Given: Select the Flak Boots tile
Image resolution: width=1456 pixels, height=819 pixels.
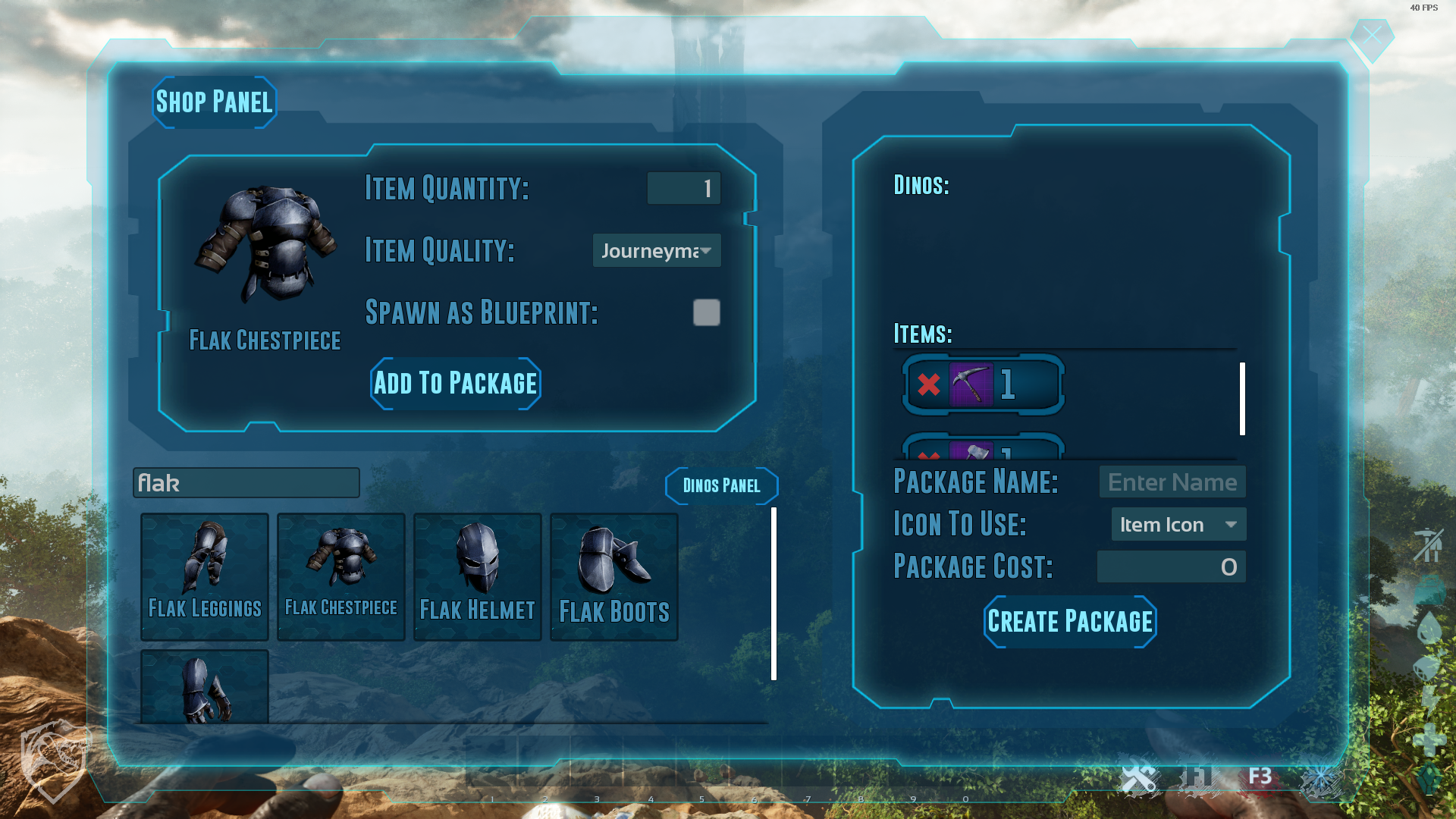Looking at the screenshot, I should (614, 576).
